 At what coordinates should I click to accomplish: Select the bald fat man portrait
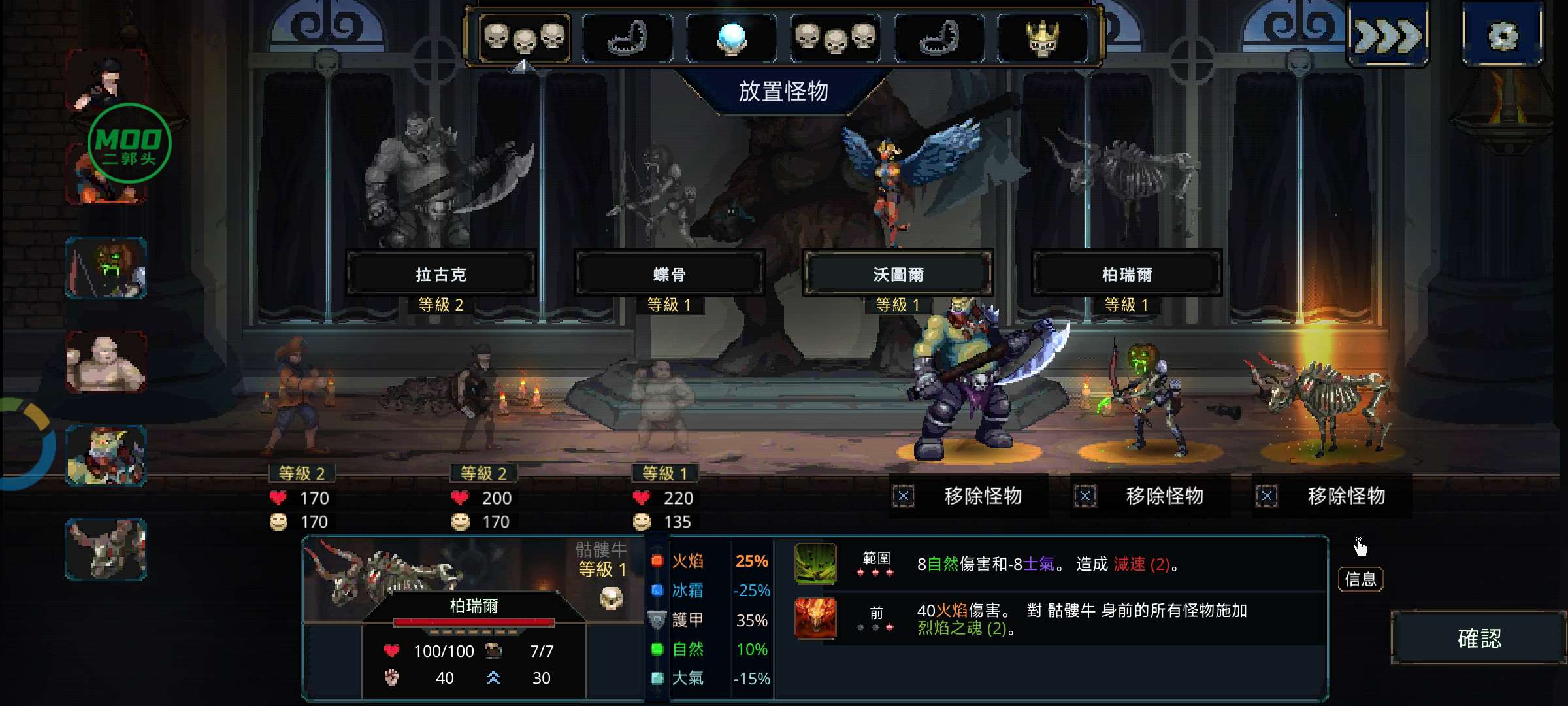[x=106, y=361]
